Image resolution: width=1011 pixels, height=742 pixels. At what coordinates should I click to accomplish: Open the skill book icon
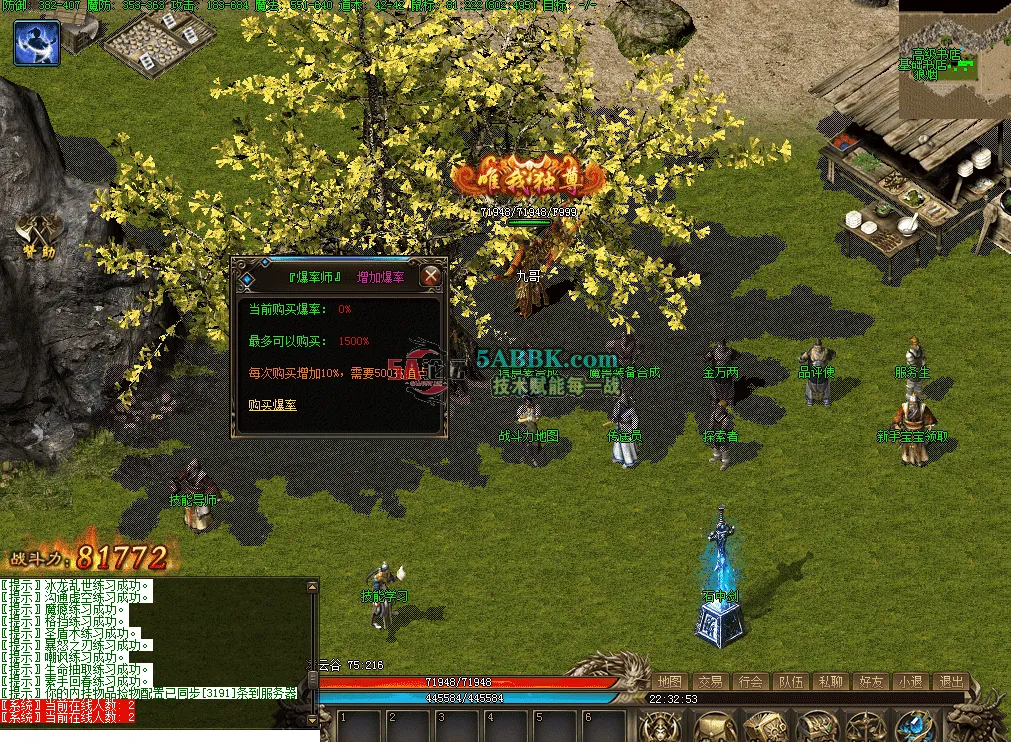point(765,727)
